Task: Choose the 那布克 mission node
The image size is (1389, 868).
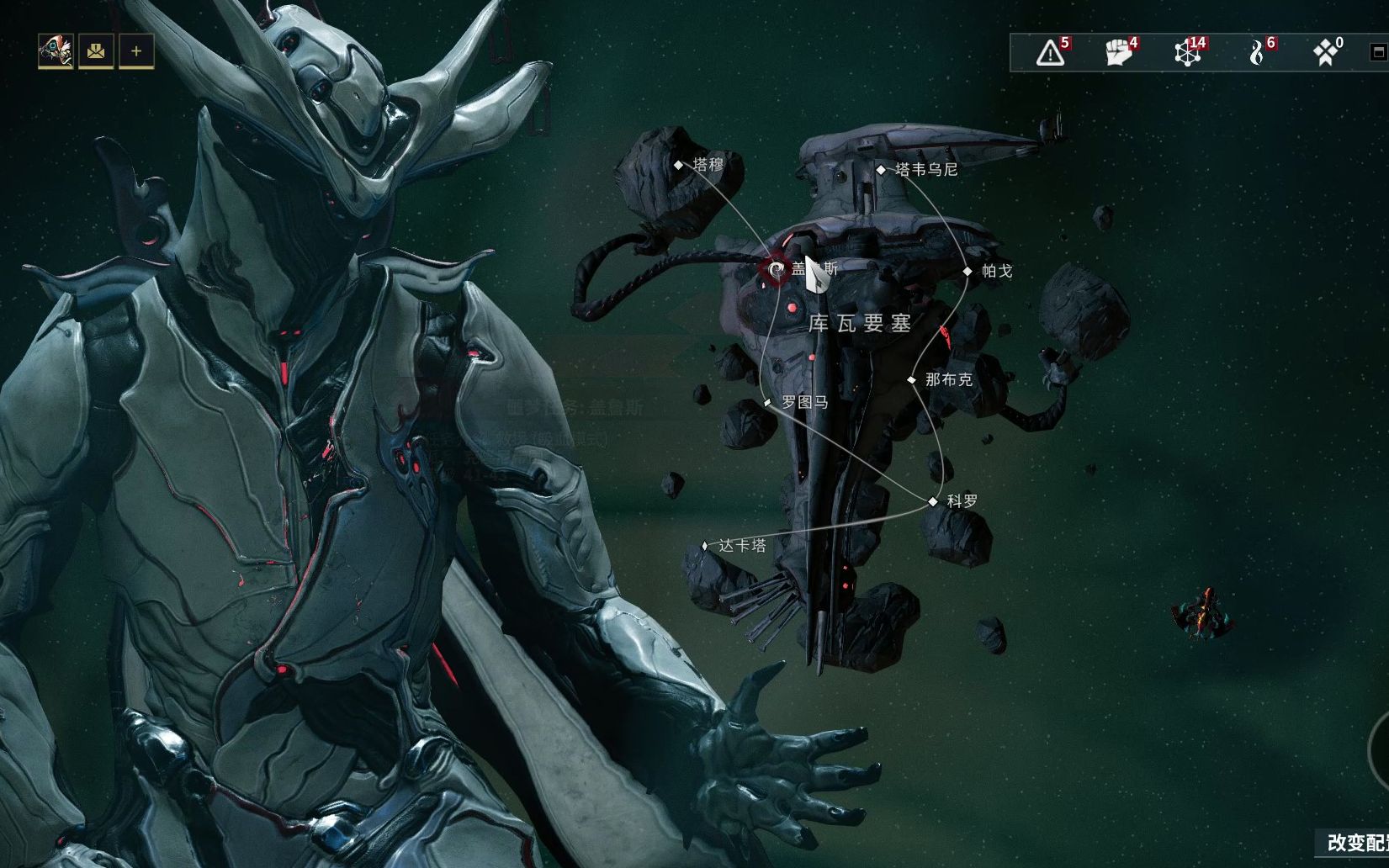Action: coord(911,380)
